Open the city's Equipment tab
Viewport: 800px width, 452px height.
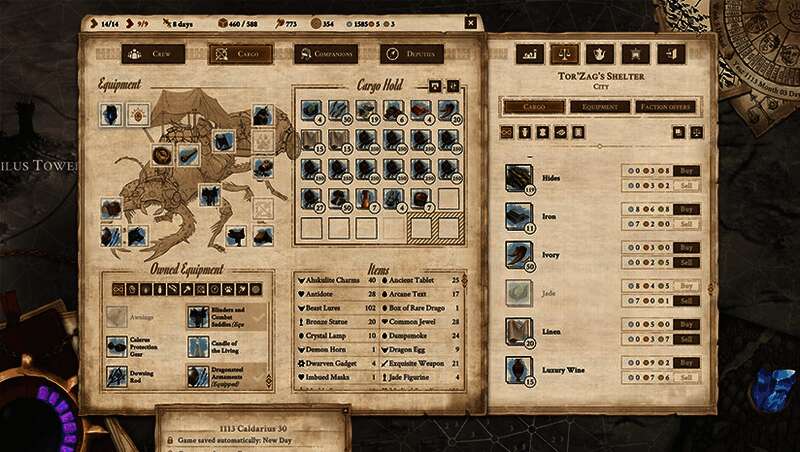pos(600,107)
